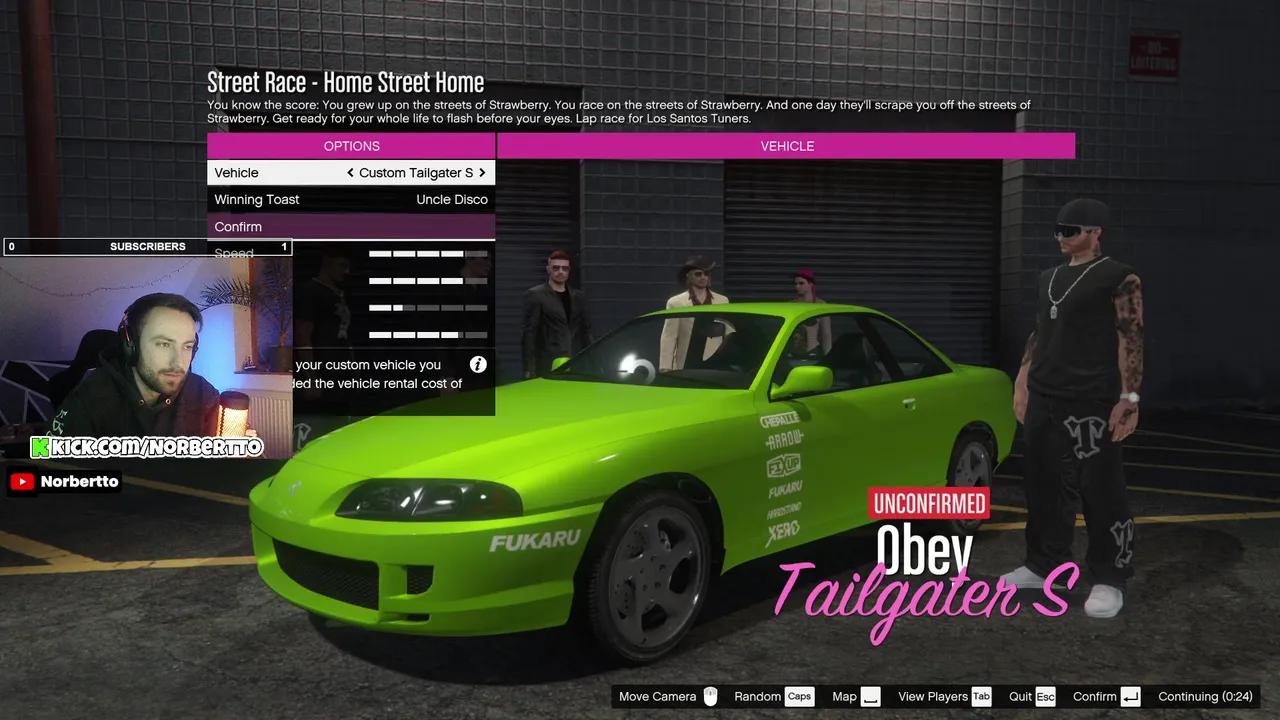Click the UNCONFIRMED badge

929,503
